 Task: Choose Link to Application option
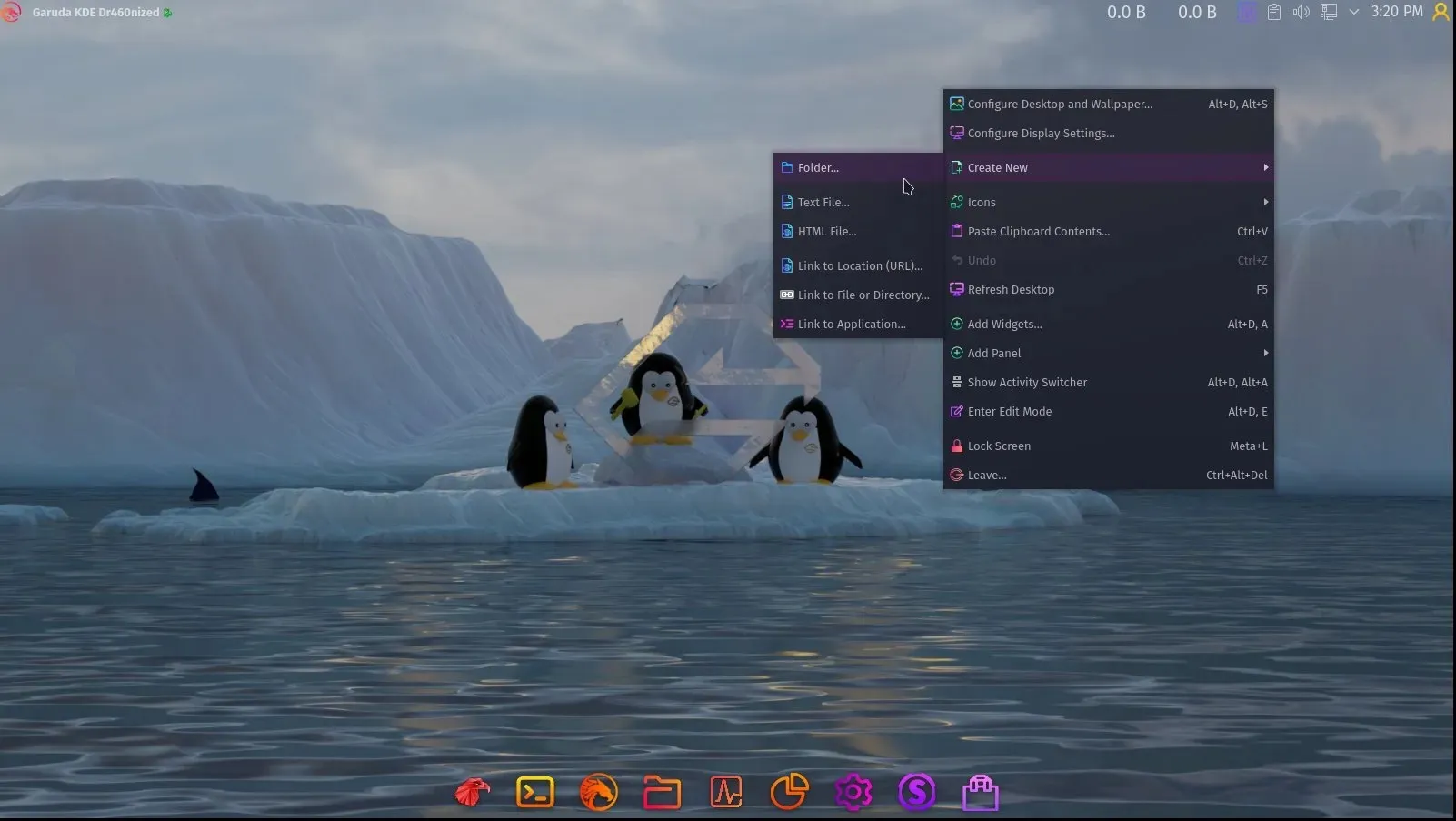pyautogui.click(x=850, y=324)
